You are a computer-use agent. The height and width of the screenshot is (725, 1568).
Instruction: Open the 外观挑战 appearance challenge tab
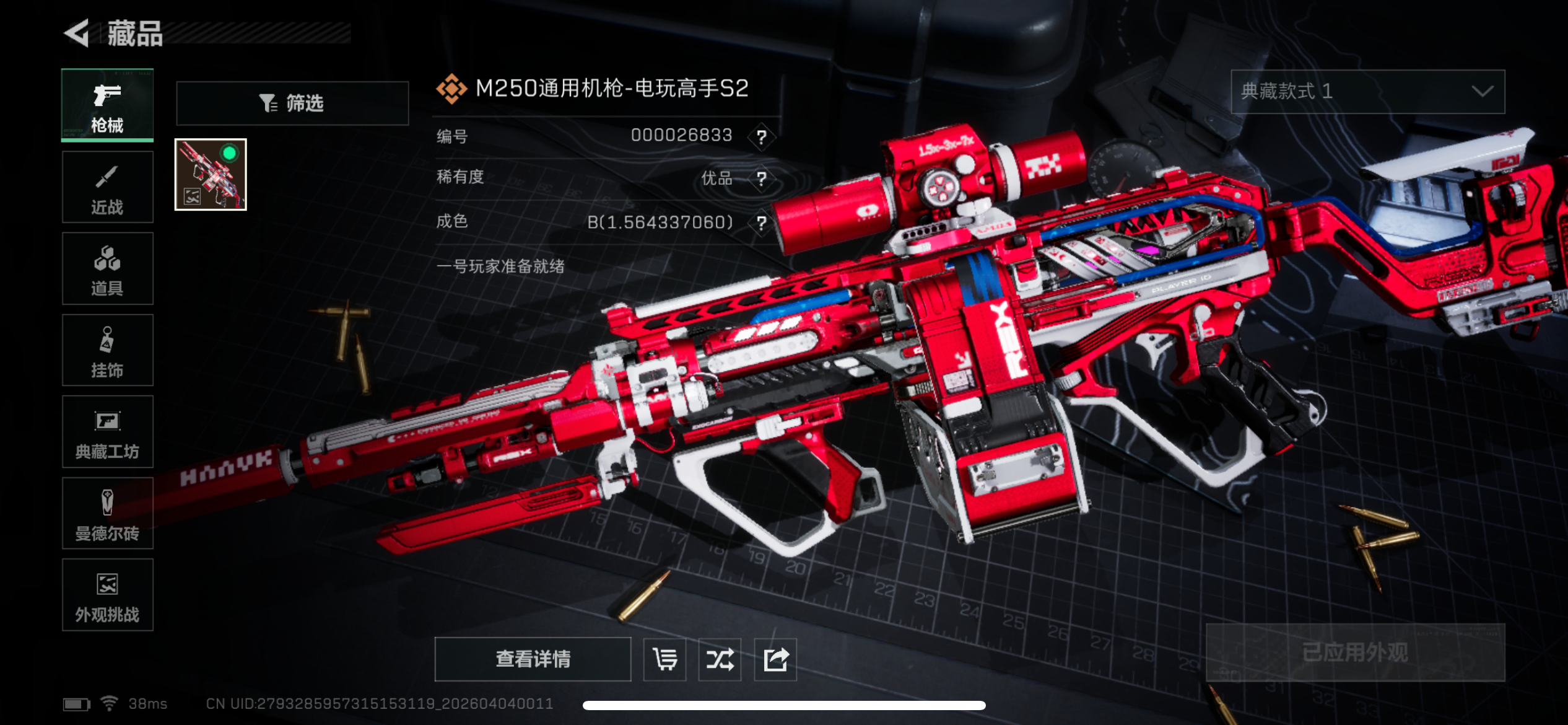[x=107, y=595]
